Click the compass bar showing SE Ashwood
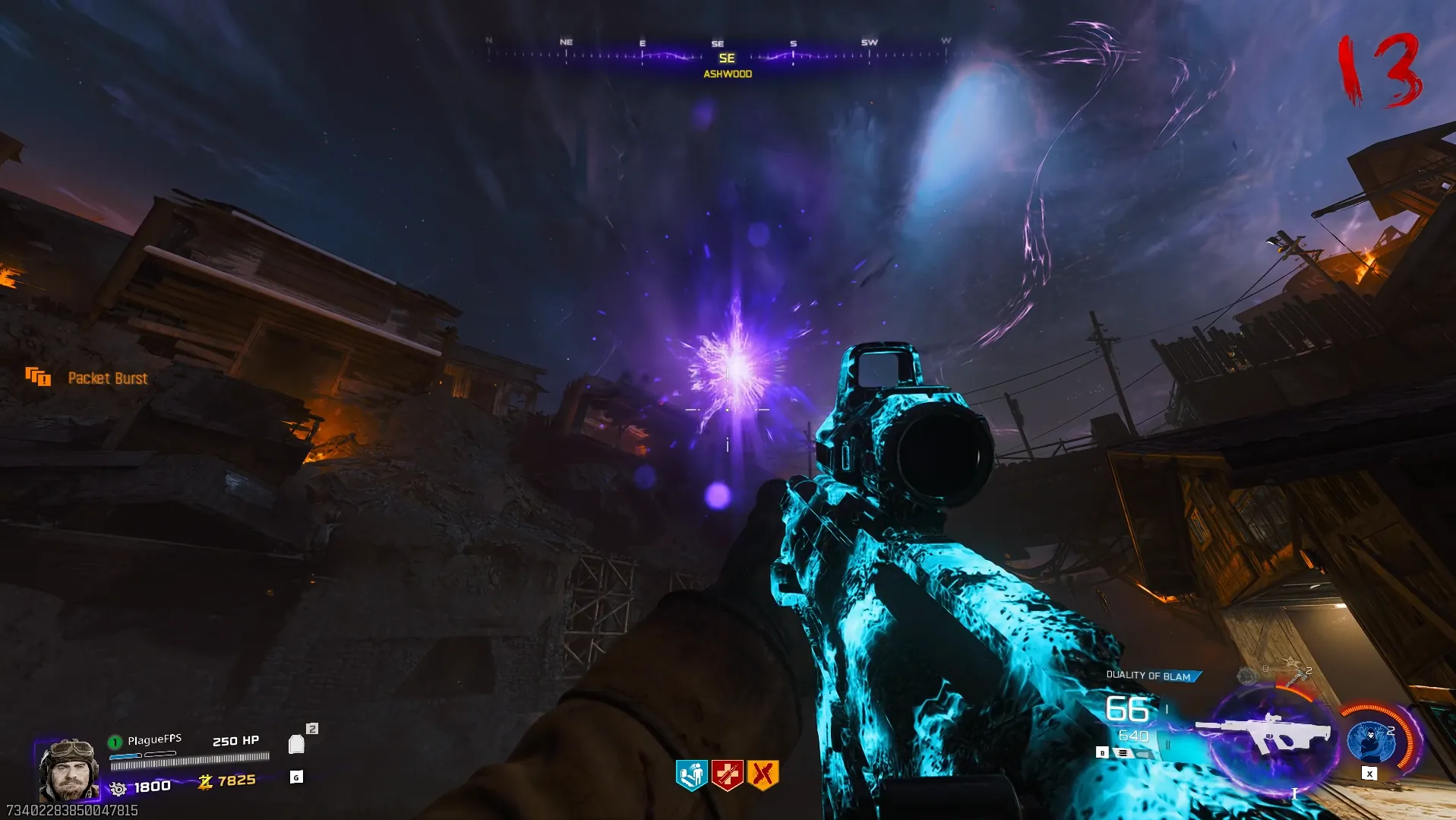The height and width of the screenshot is (820, 1456). (x=718, y=56)
